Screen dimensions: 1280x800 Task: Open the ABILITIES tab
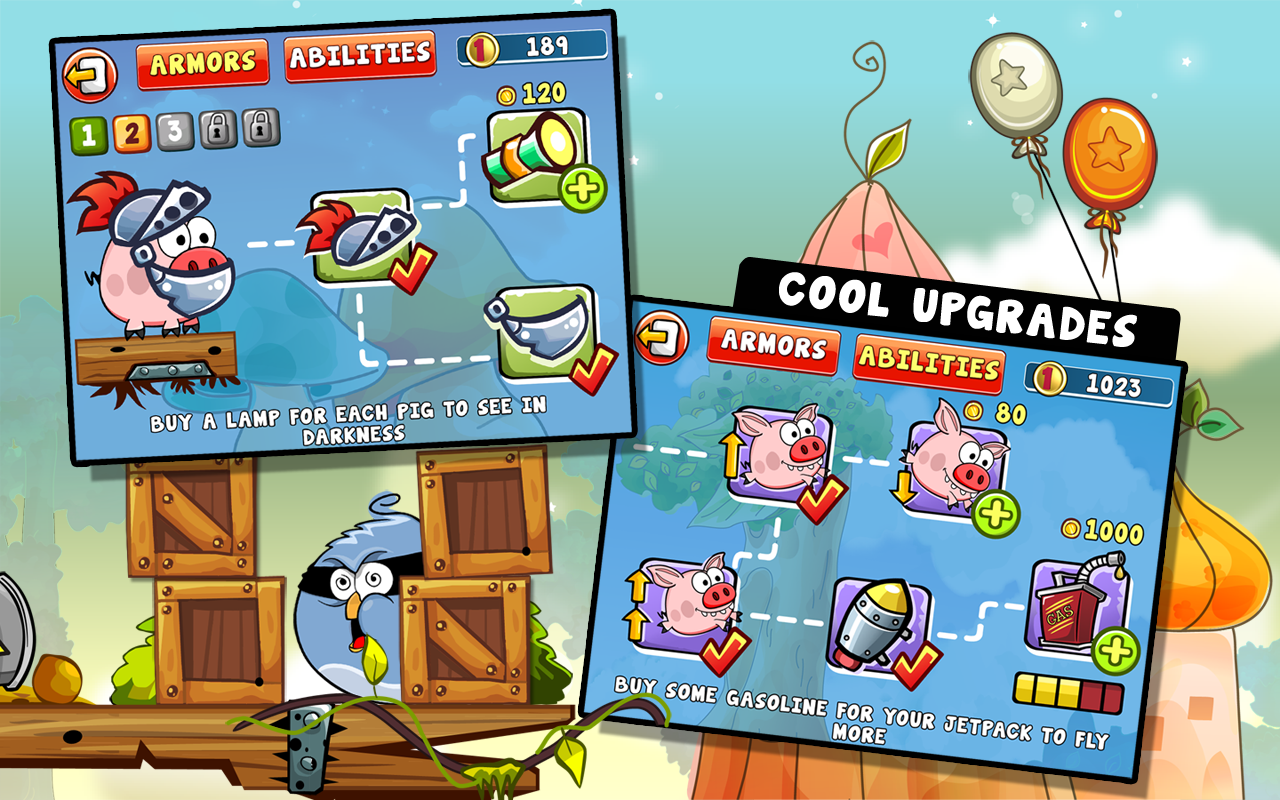[x=363, y=57]
